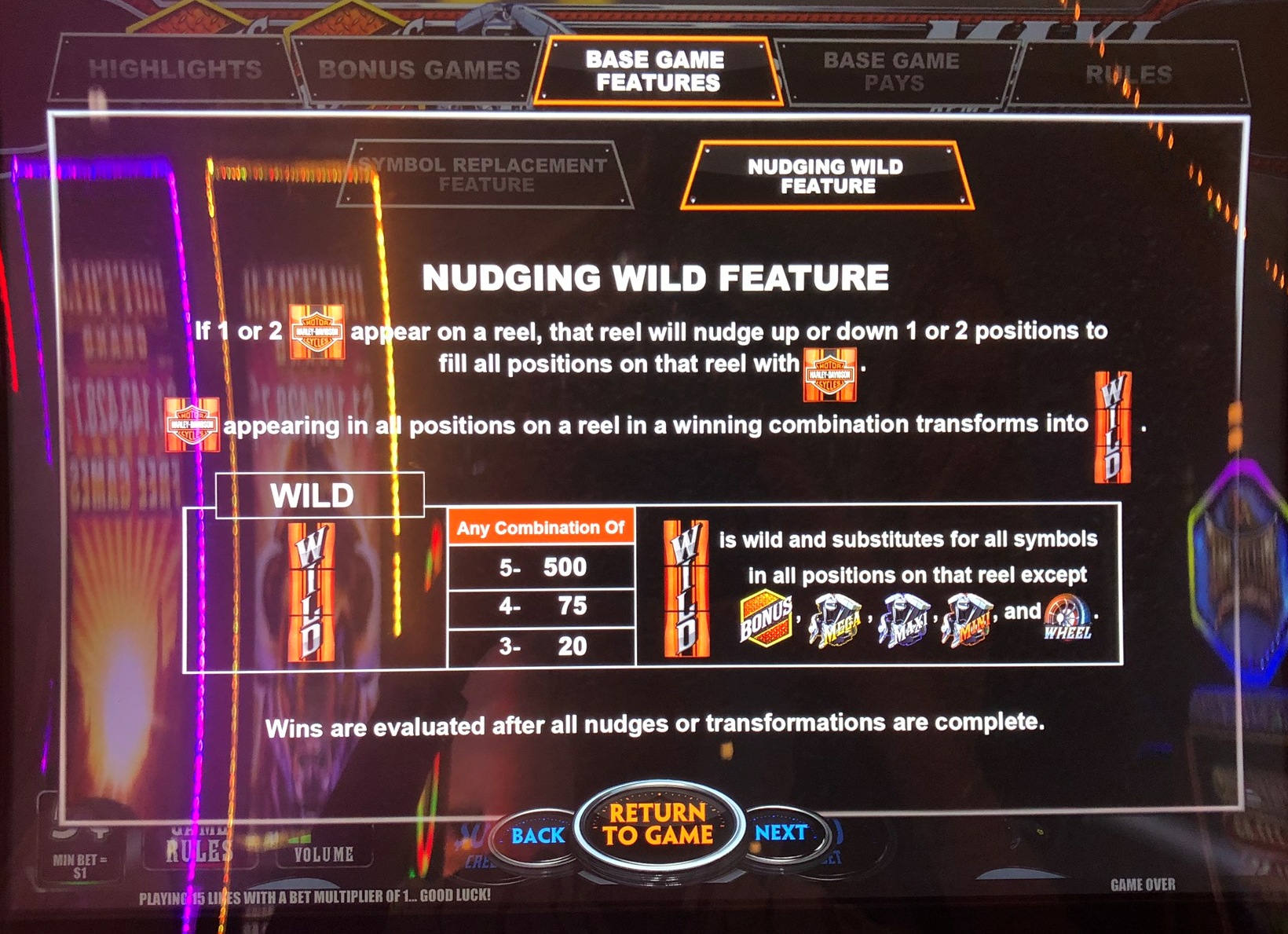The image size is (1288, 934).
Task: Show the Base Game Pays tab
Action: pos(892,71)
